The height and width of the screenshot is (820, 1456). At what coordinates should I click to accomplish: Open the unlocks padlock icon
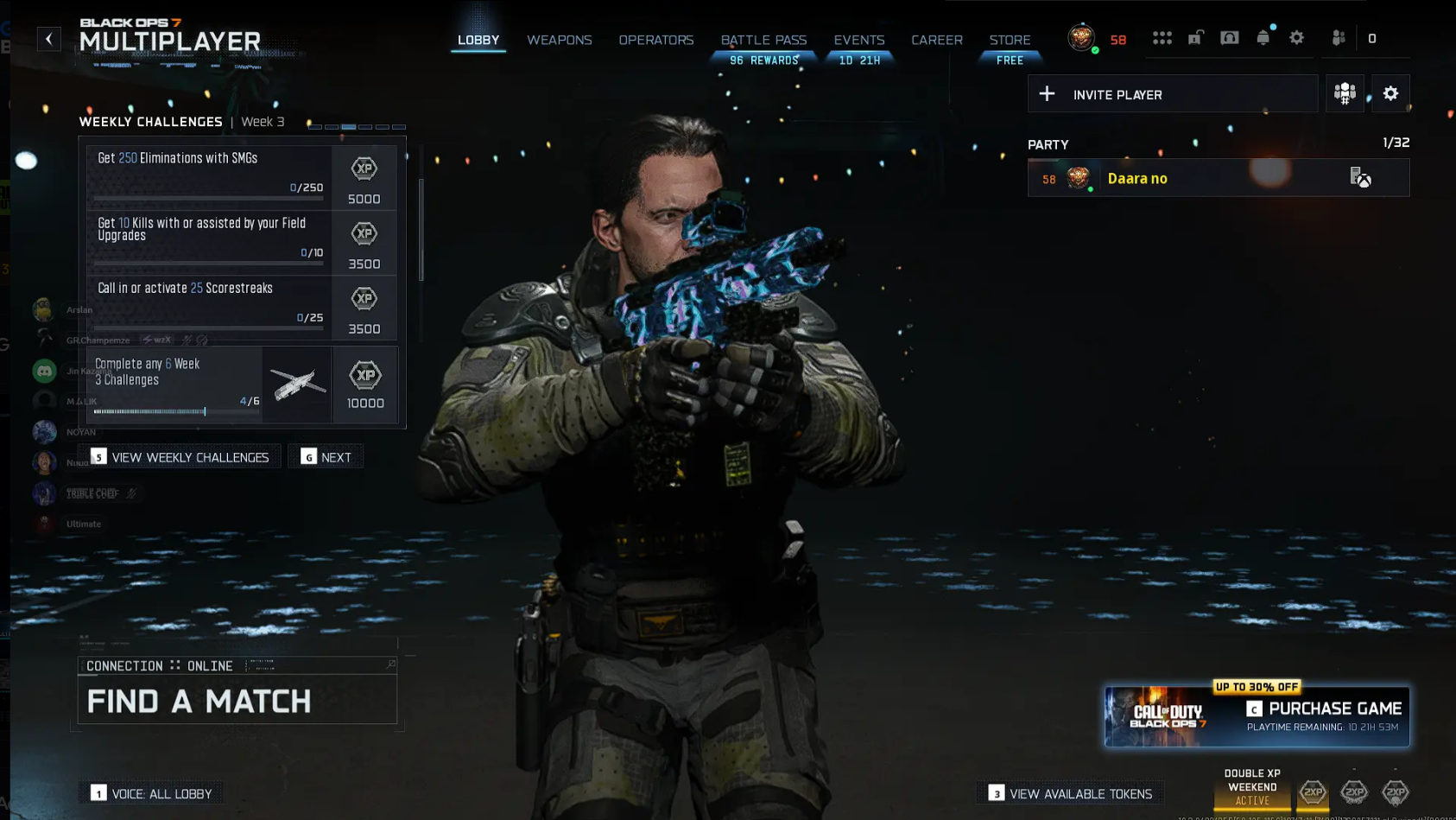[1195, 37]
